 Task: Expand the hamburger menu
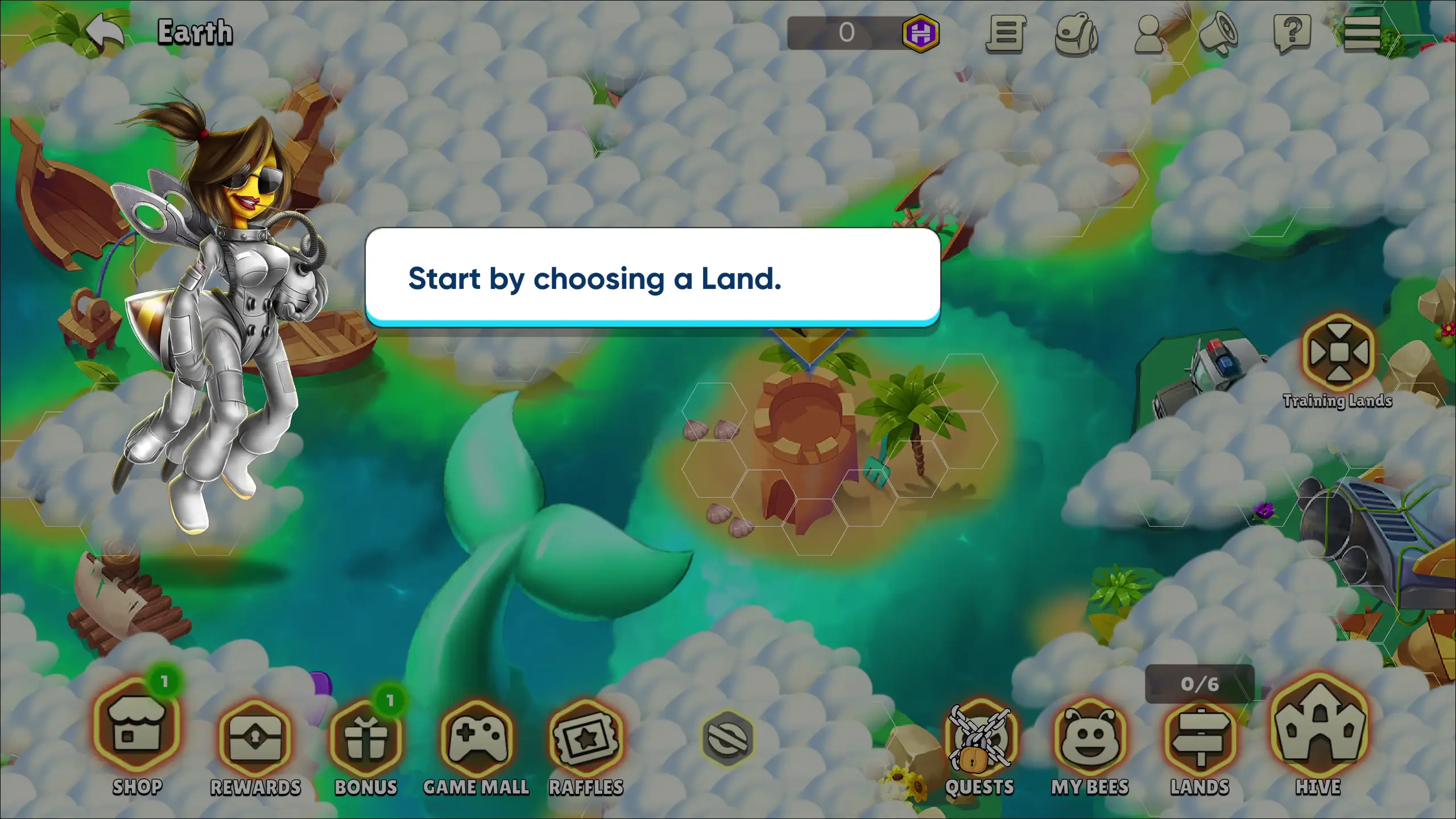pyautogui.click(x=1363, y=35)
